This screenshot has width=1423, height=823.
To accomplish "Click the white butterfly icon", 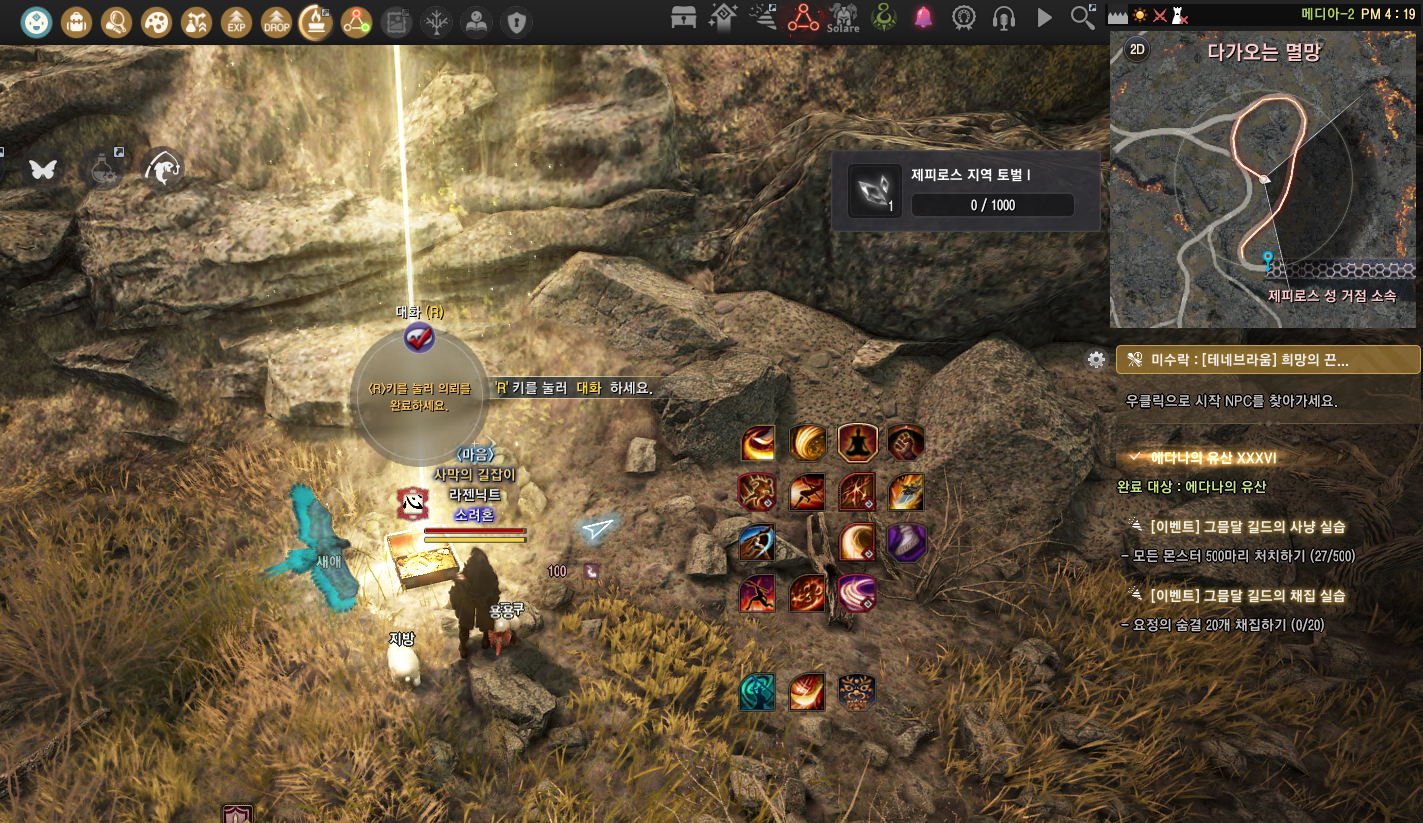I will point(43,169).
